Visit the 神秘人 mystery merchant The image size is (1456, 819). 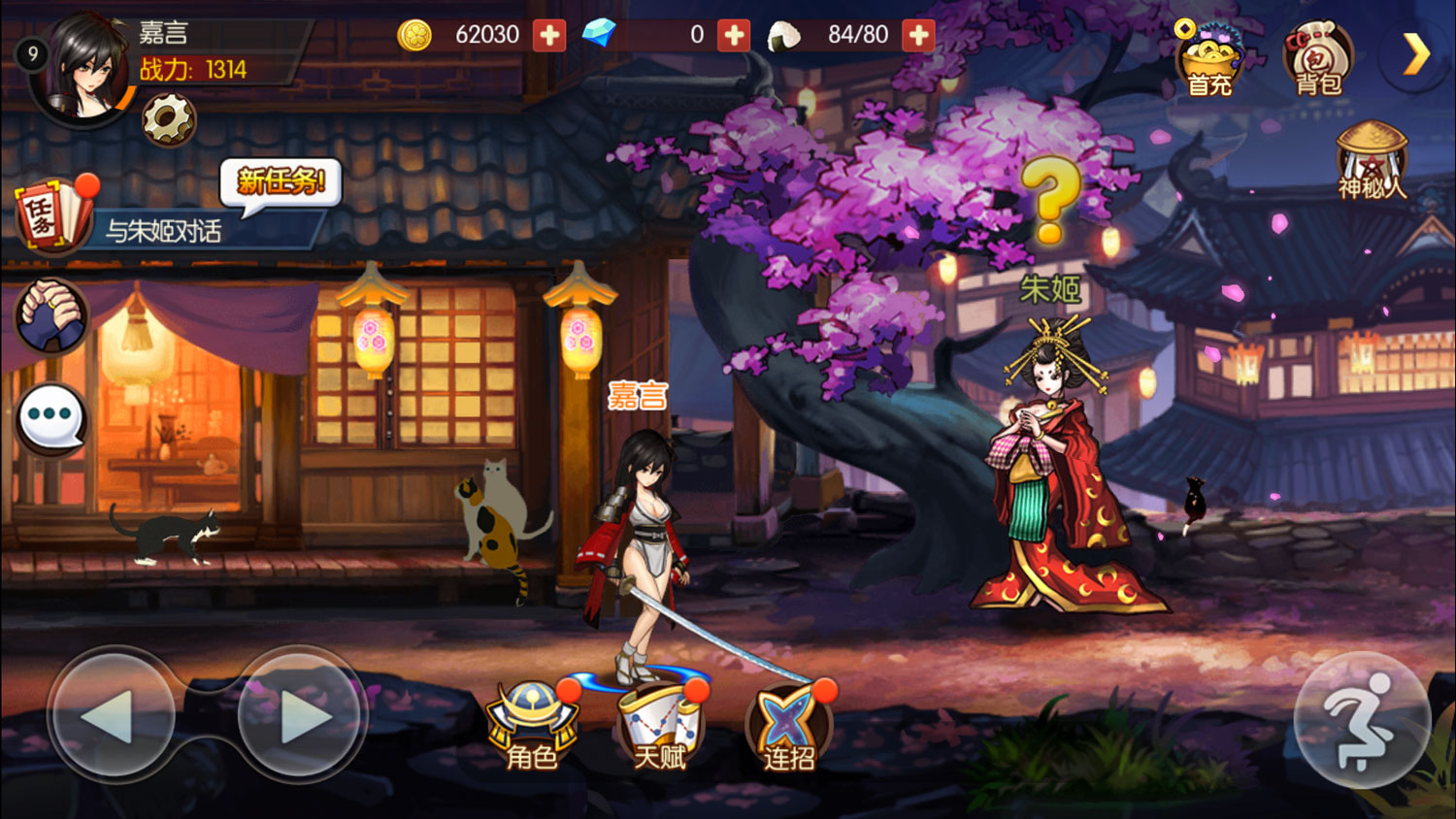click(1372, 162)
